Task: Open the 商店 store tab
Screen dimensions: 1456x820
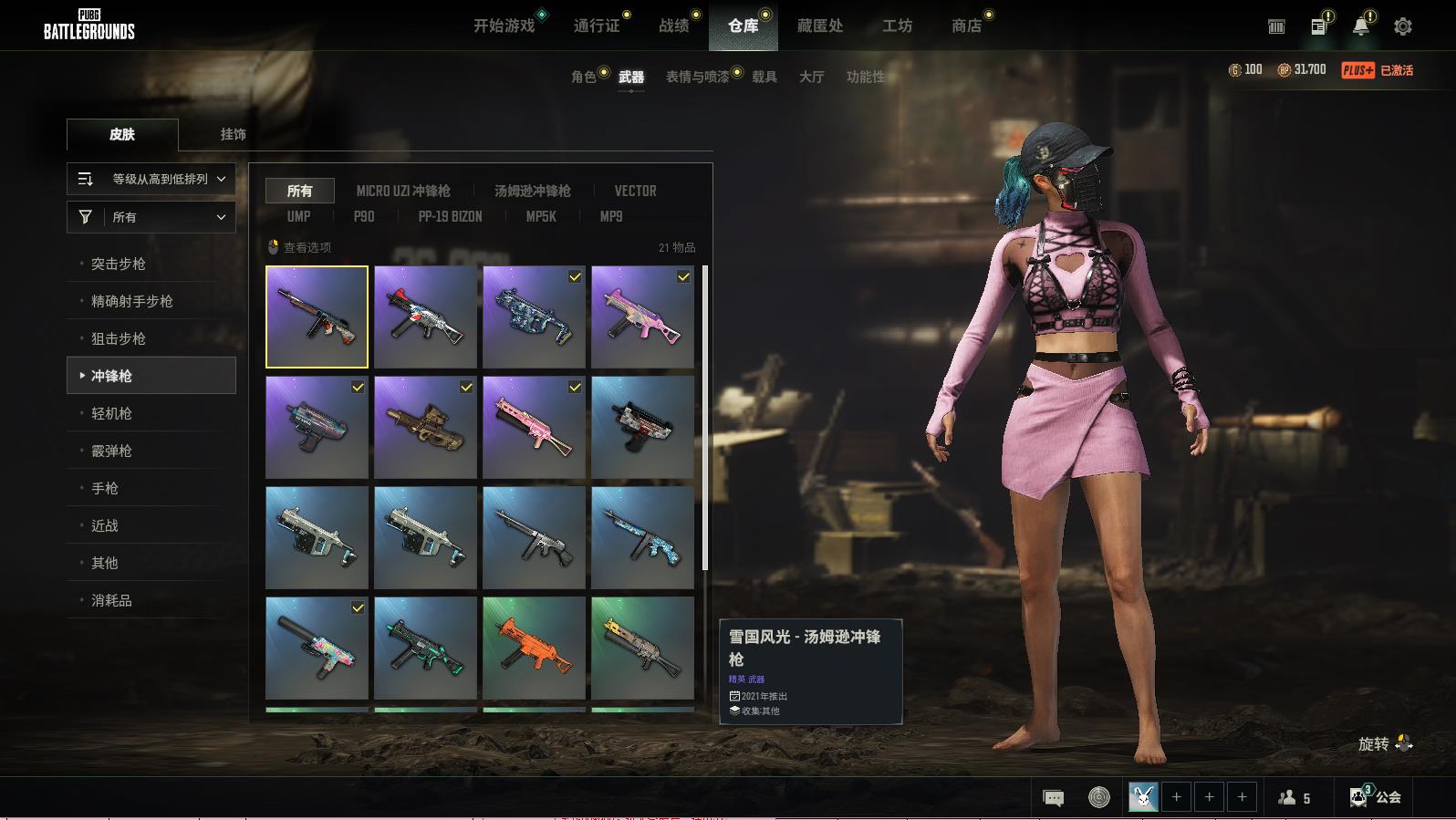Action: (966, 26)
